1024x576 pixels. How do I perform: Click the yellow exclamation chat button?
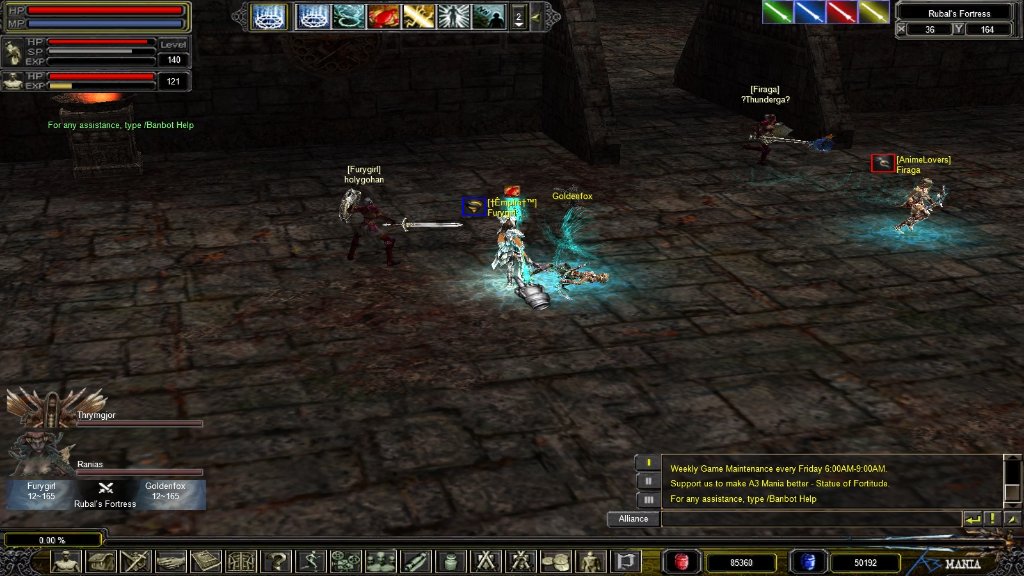[992, 519]
